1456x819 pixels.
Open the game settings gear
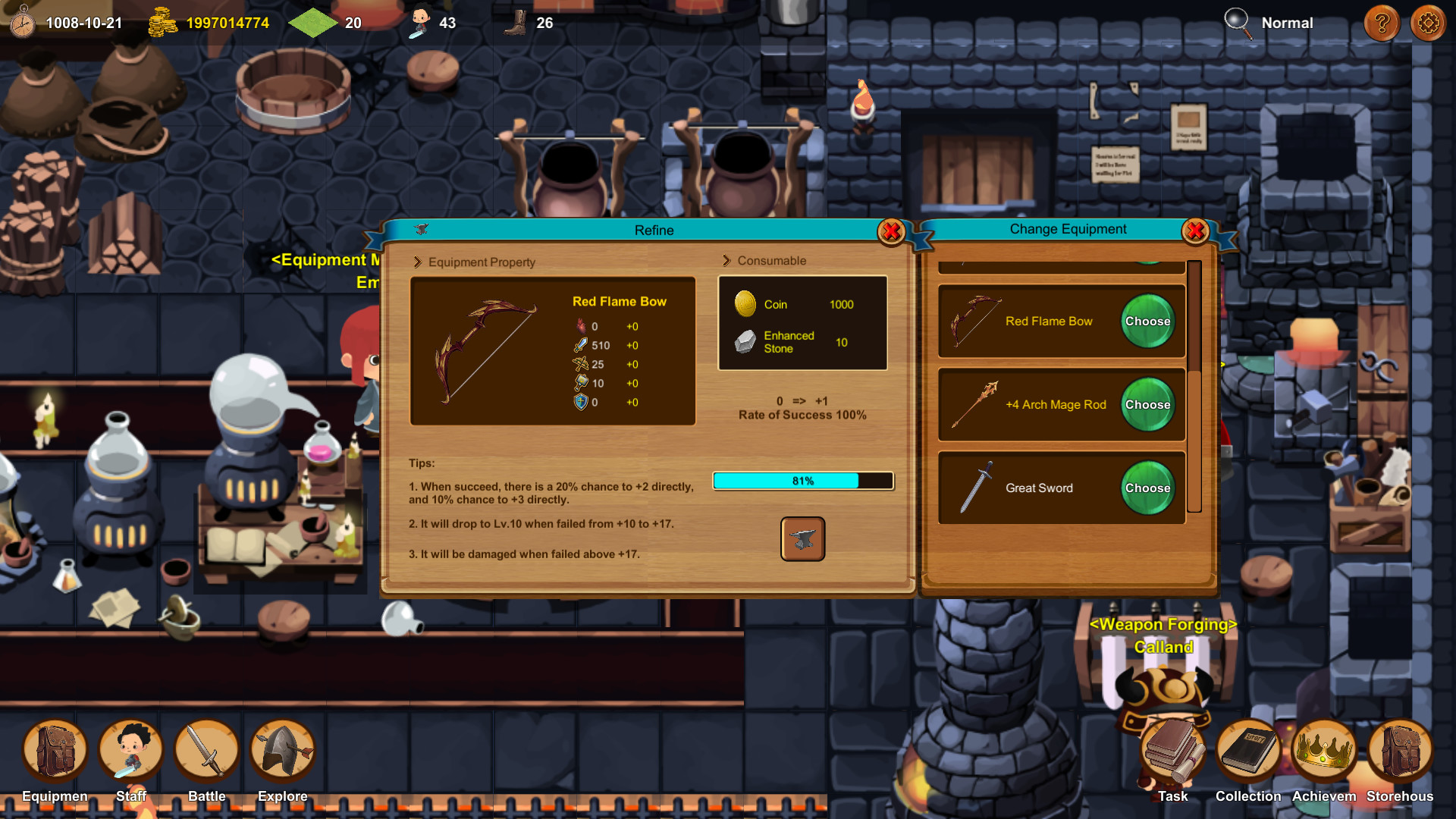click(x=1428, y=23)
